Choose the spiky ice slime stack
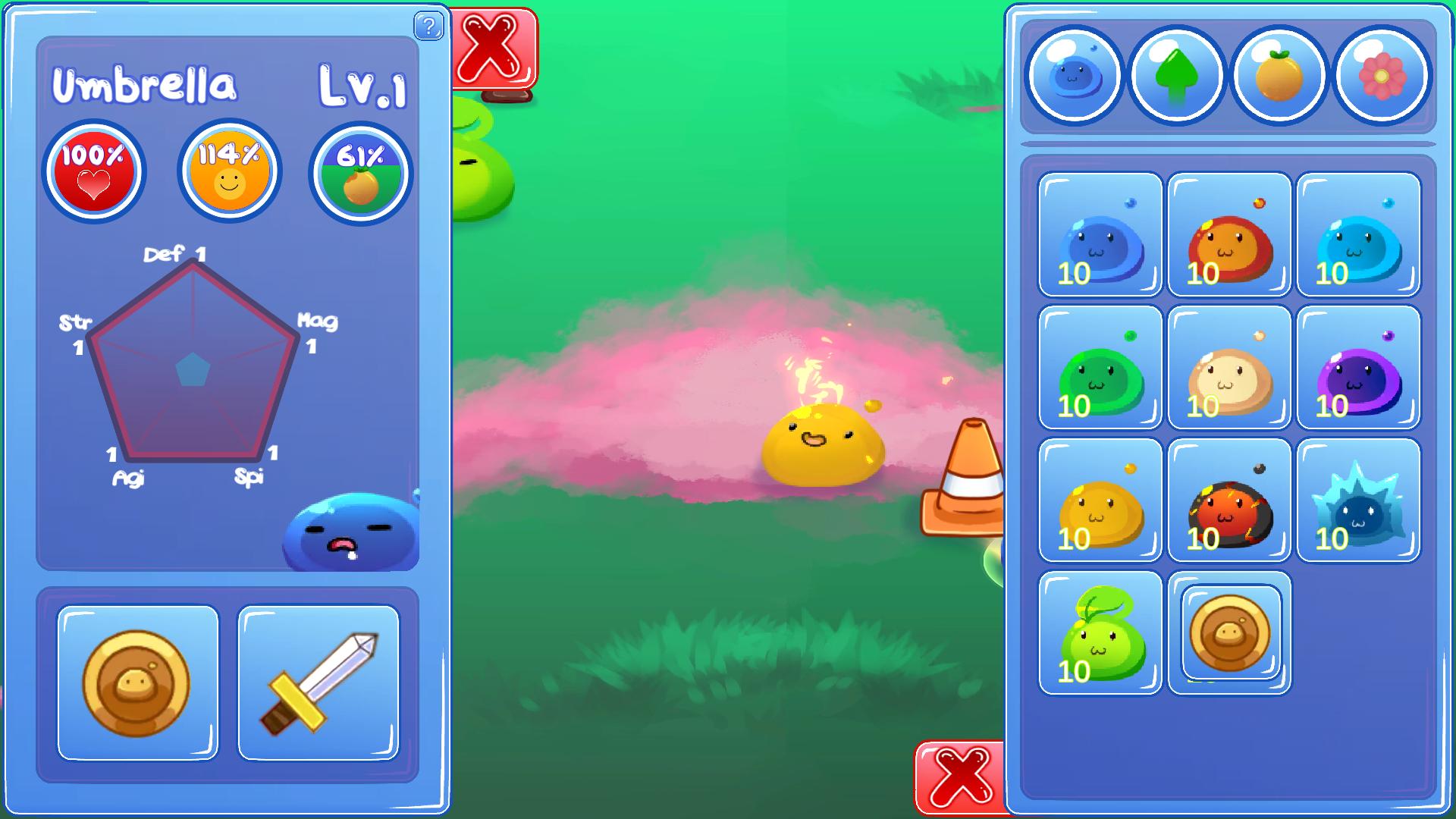Image resolution: width=1456 pixels, height=819 pixels. 1357,500
